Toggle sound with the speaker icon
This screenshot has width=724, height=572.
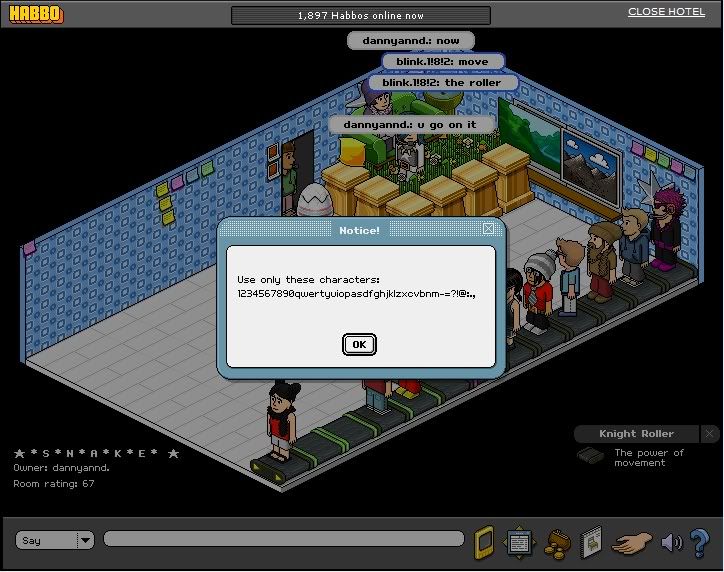671,542
